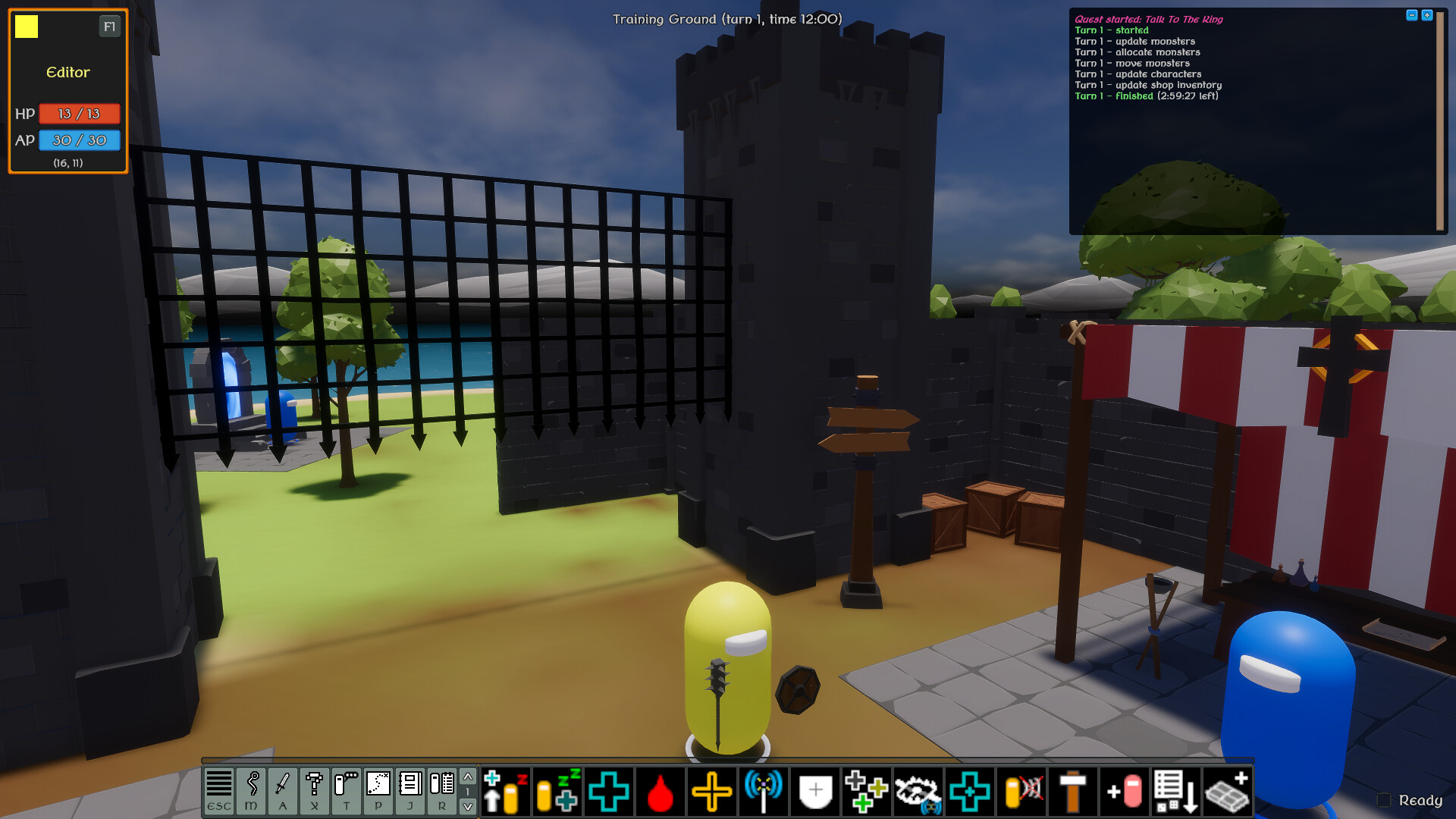This screenshot has width=1456, height=819.
Task: Click the yellow color swatch on Editor panel
Action: [28, 27]
